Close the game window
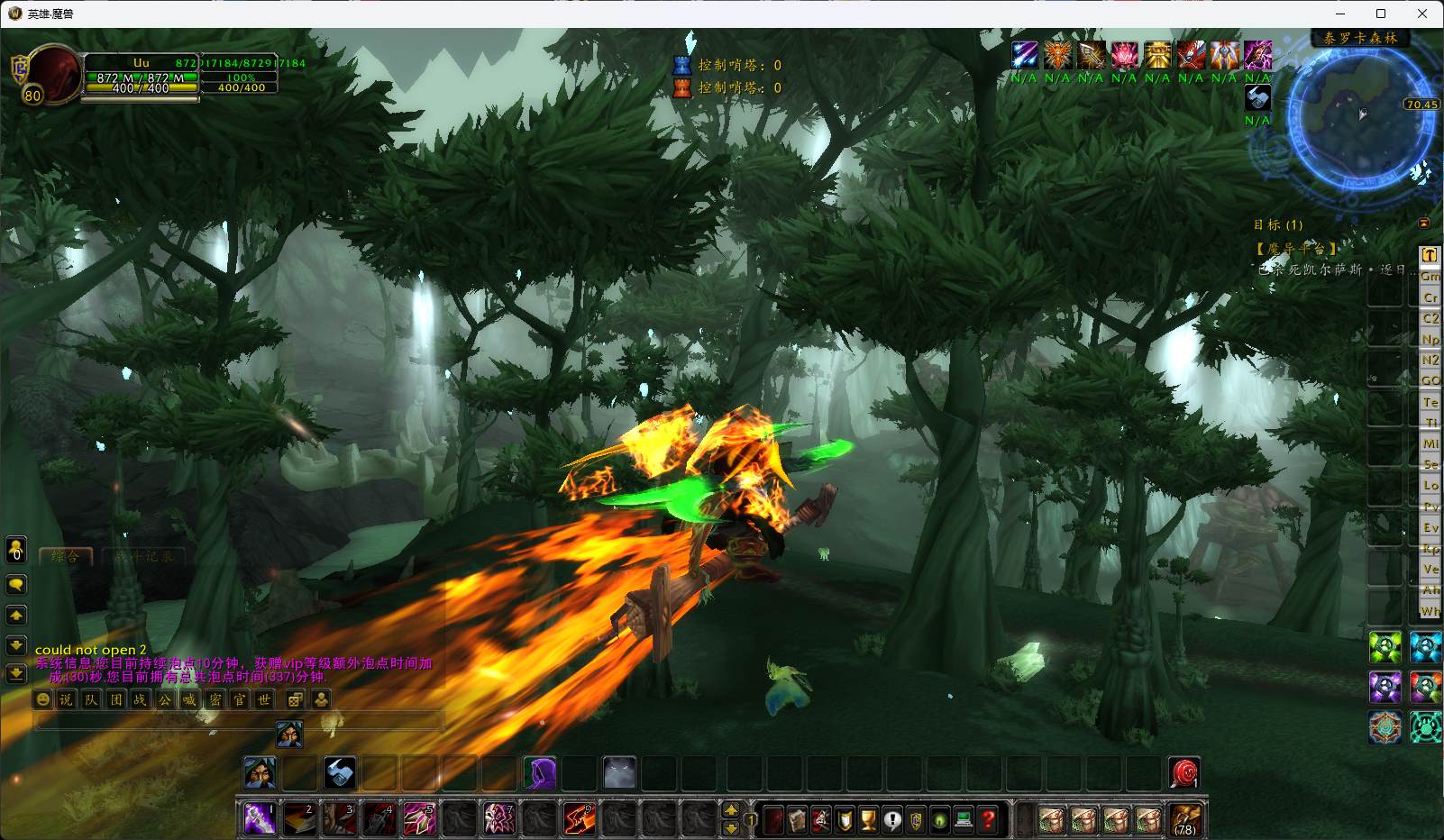Image resolution: width=1444 pixels, height=840 pixels. (1422, 14)
